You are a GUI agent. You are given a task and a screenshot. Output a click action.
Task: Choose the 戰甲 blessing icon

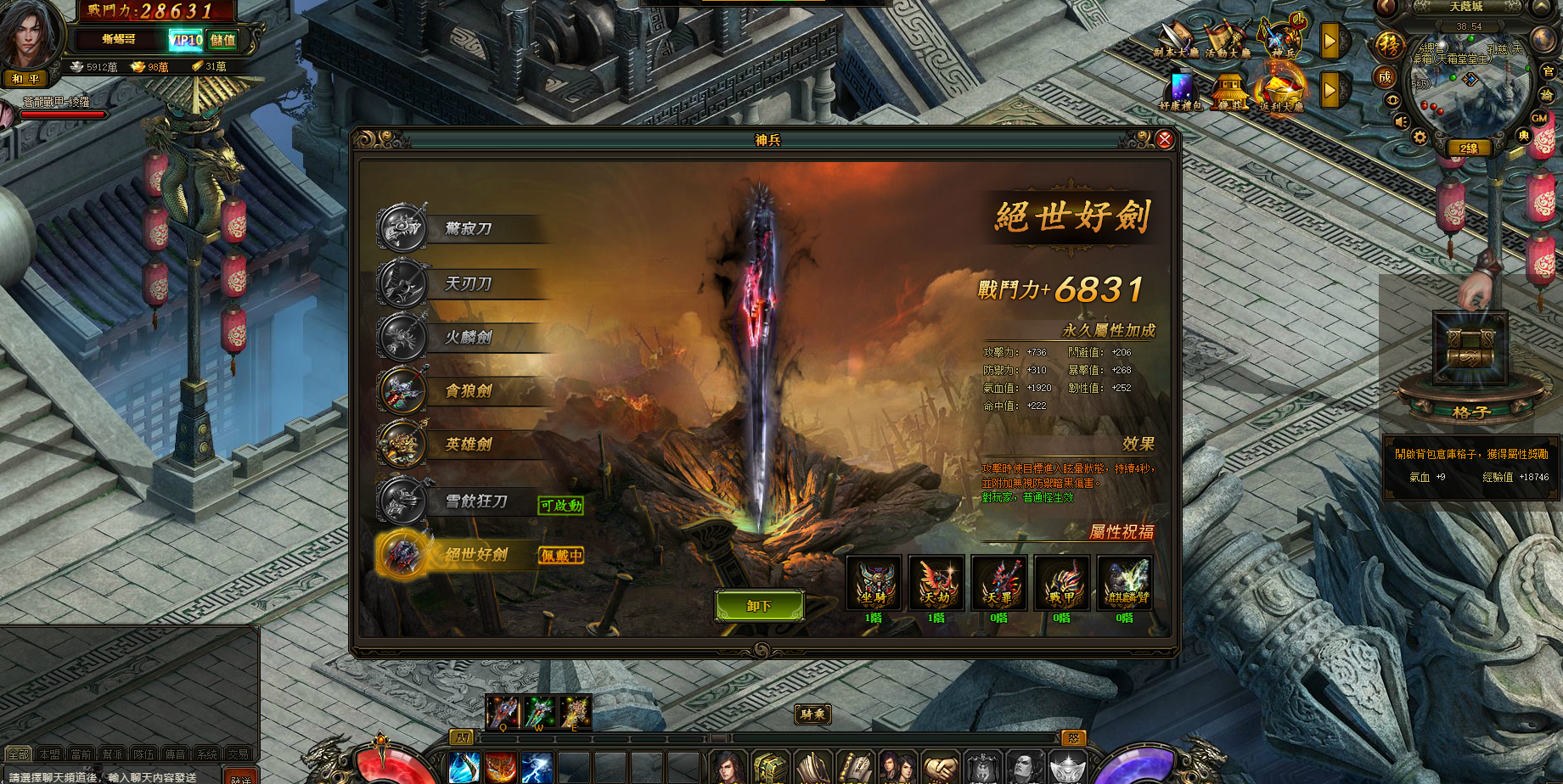coord(1061,583)
